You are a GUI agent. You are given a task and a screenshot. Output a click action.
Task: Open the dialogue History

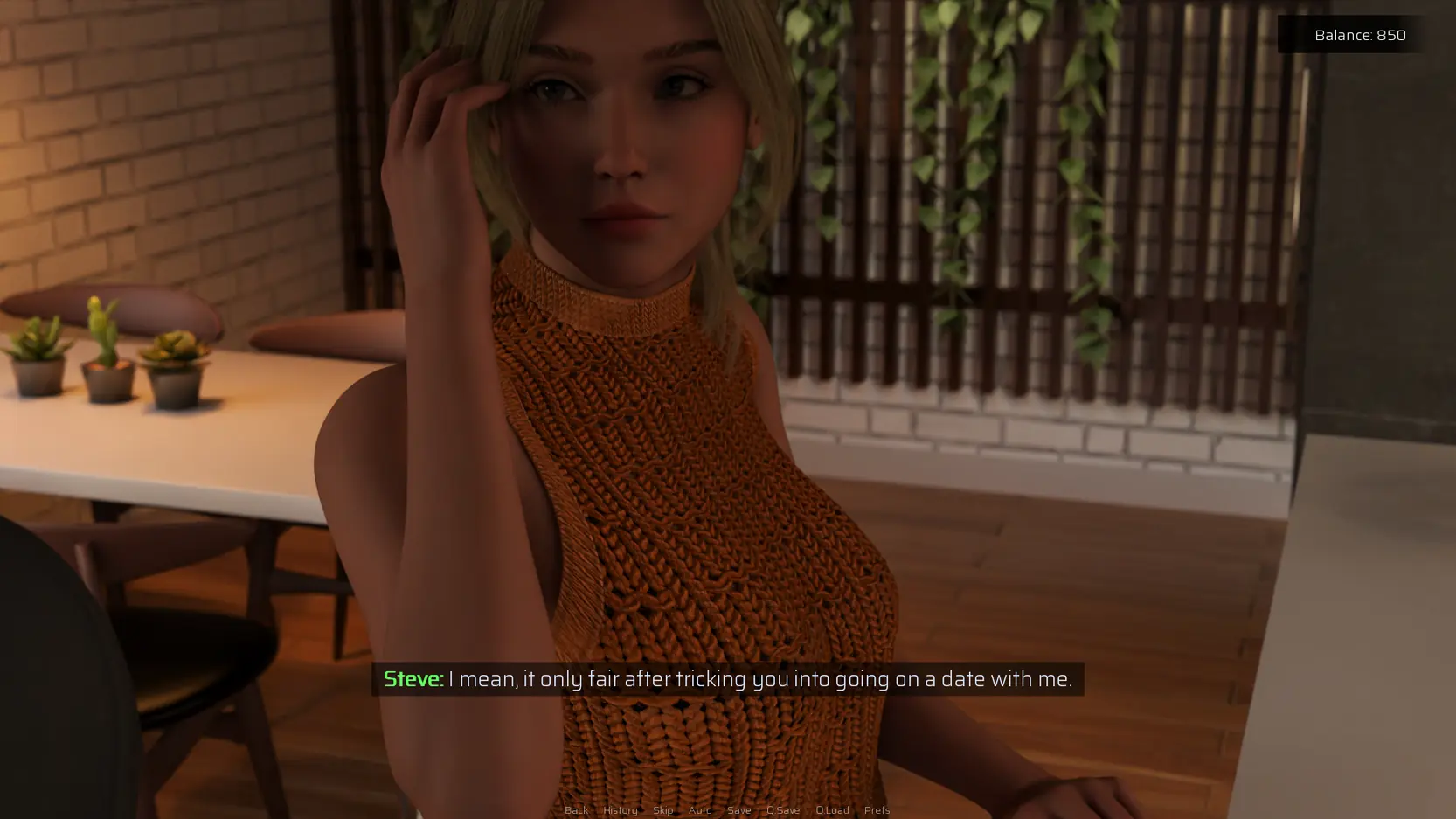point(620,810)
